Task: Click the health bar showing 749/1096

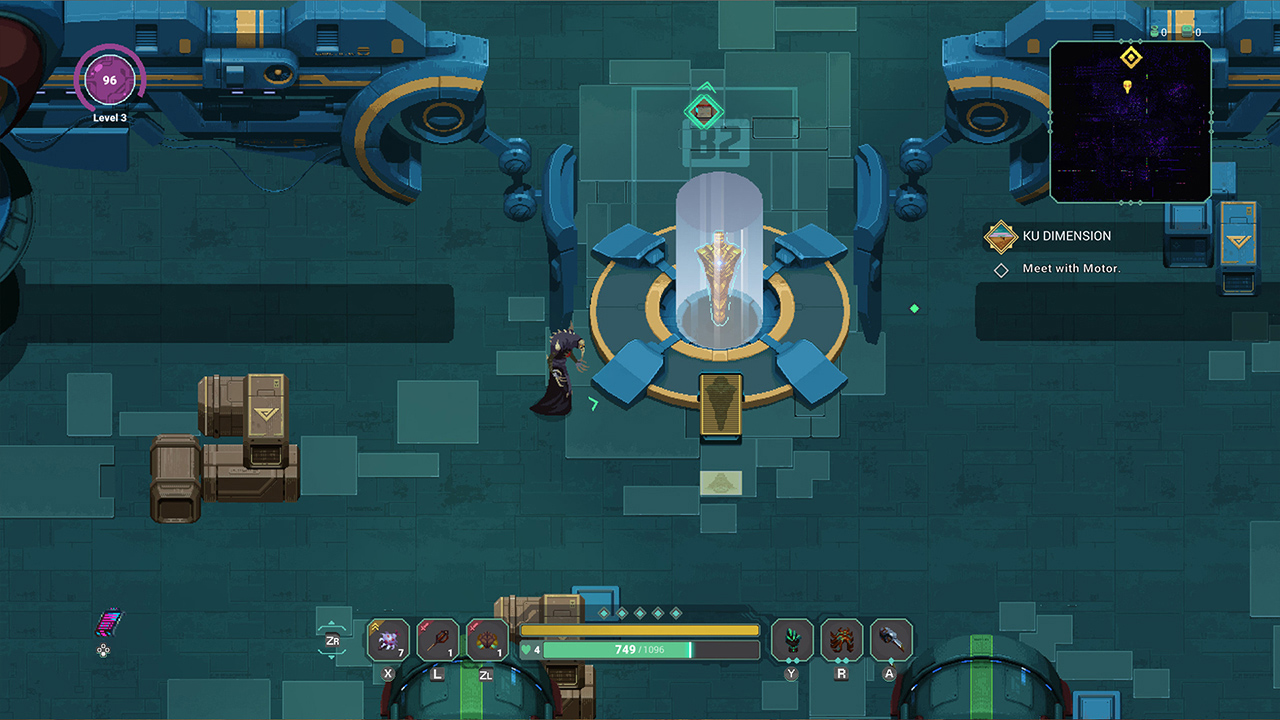Action: [x=638, y=649]
